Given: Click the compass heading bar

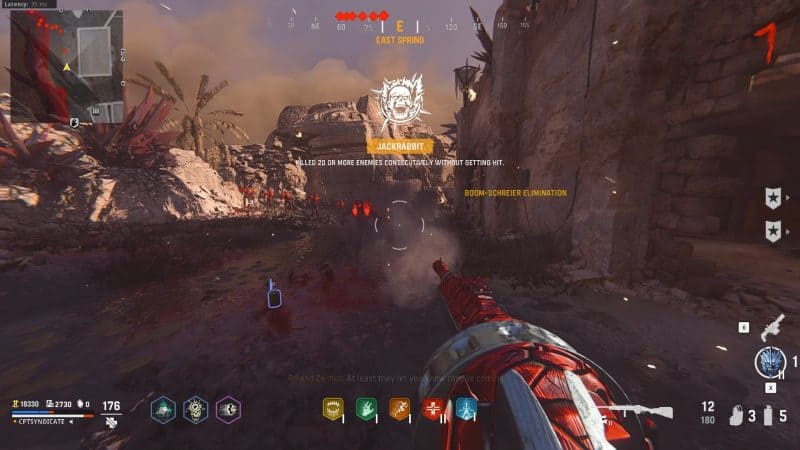Looking at the screenshot, I should pyautogui.click(x=400, y=26).
